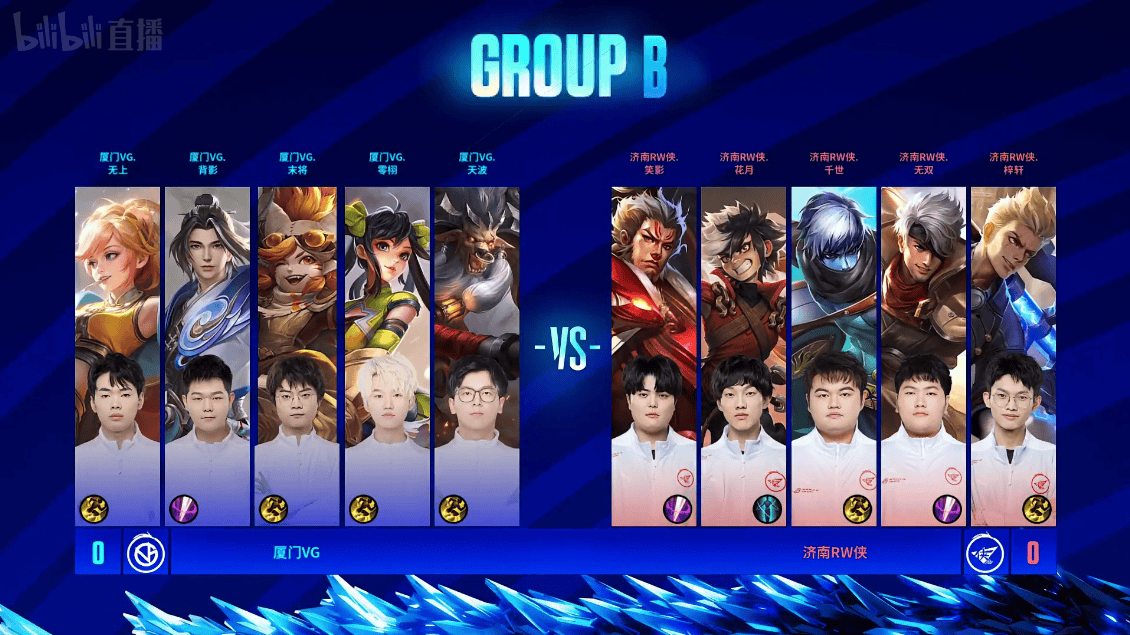Select 济南RW侠 player 花月's card
1130x635 pixels.
click(x=744, y=355)
